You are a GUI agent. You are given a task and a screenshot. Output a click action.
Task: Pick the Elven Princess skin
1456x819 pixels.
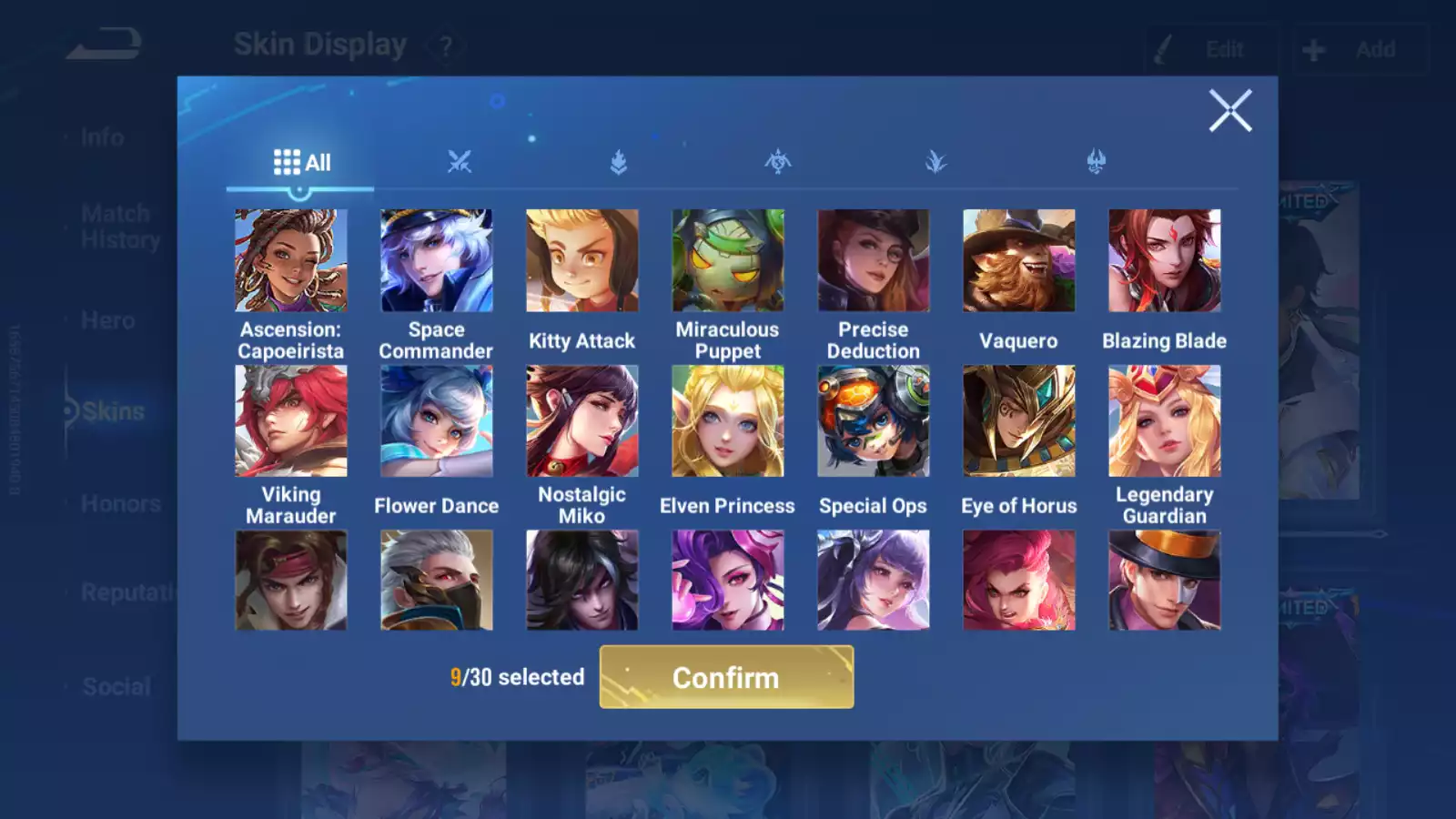click(x=728, y=421)
